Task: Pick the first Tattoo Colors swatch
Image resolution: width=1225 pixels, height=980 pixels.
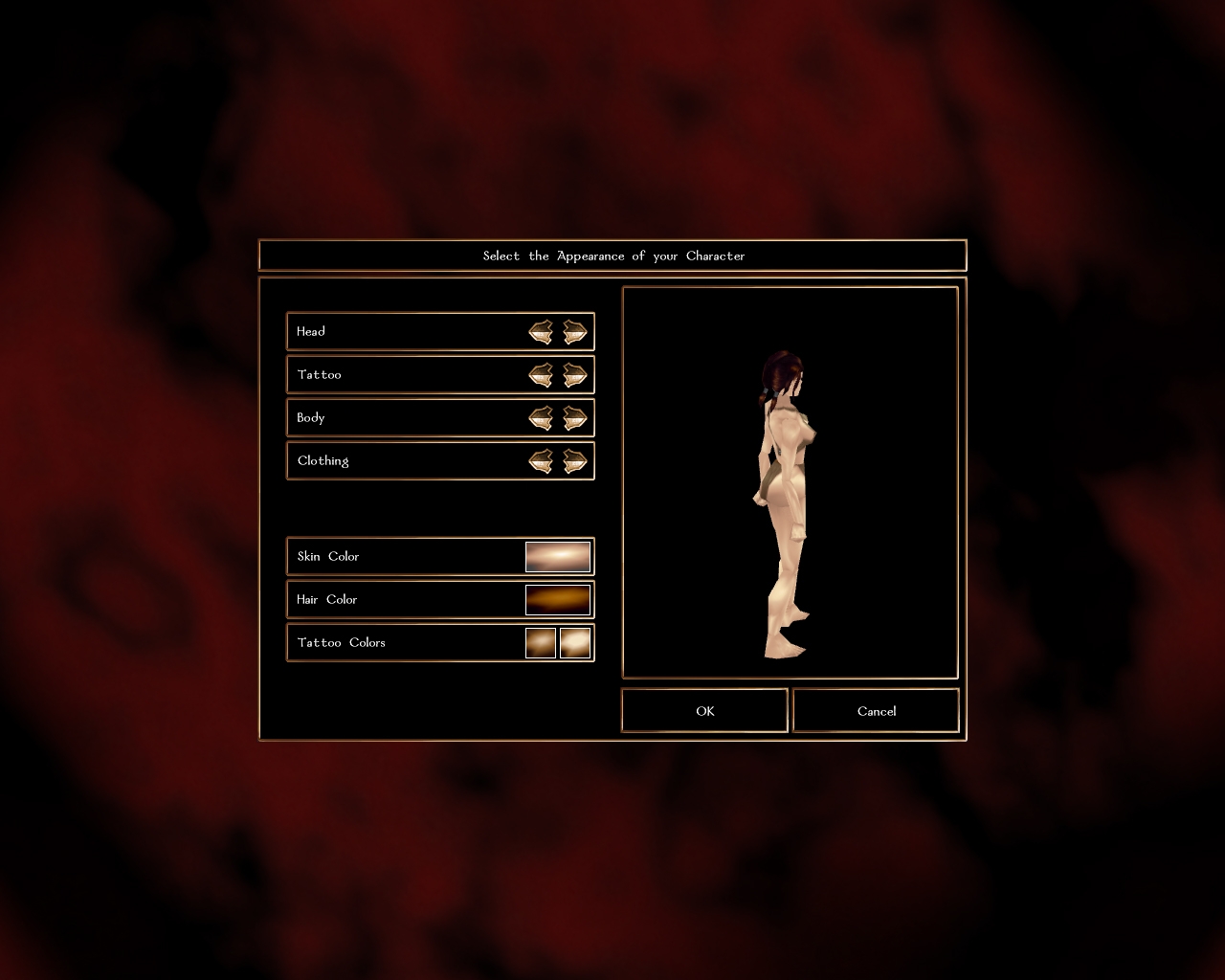Action: (x=541, y=643)
